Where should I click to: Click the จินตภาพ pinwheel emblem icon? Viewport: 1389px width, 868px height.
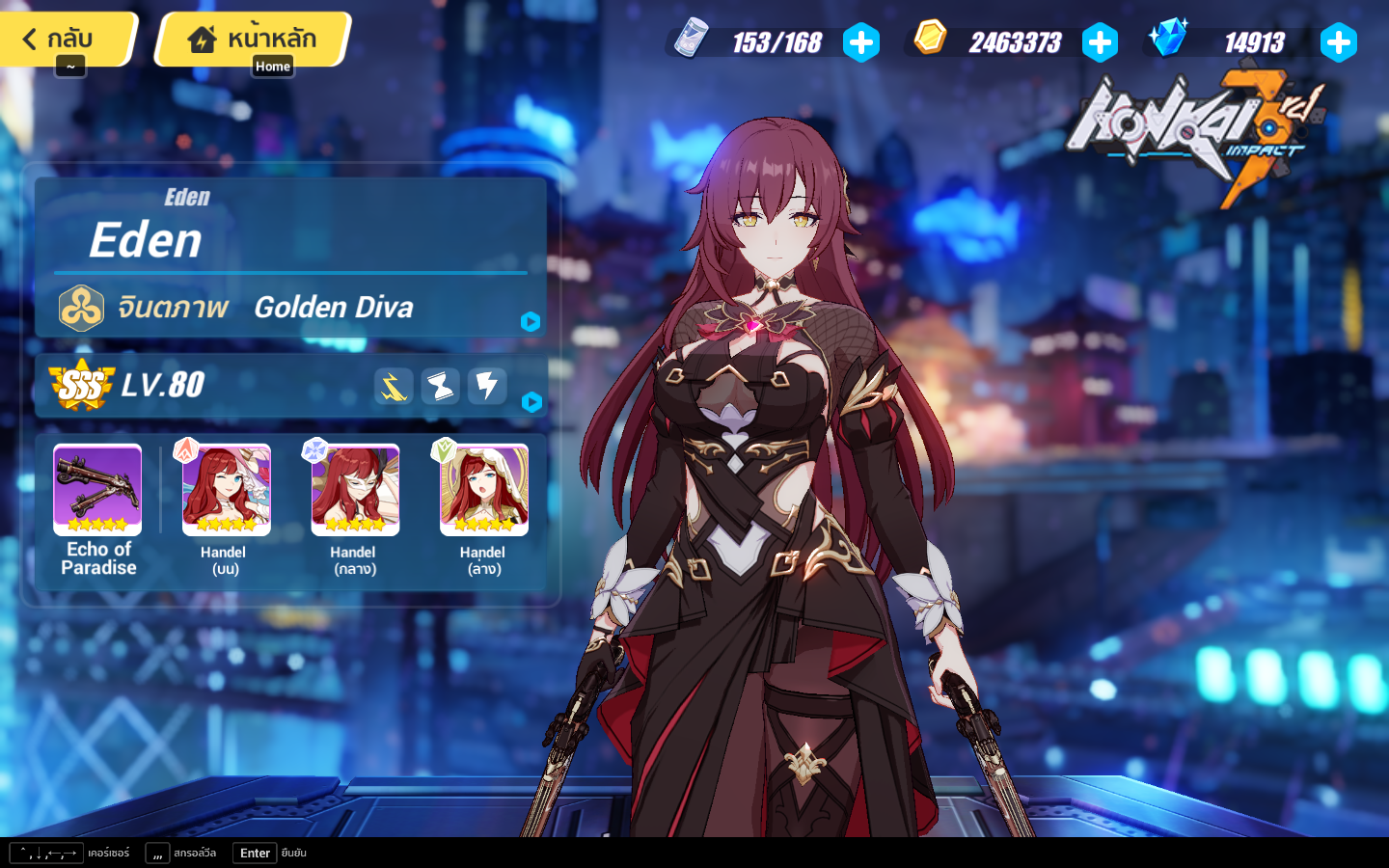[x=81, y=309]
